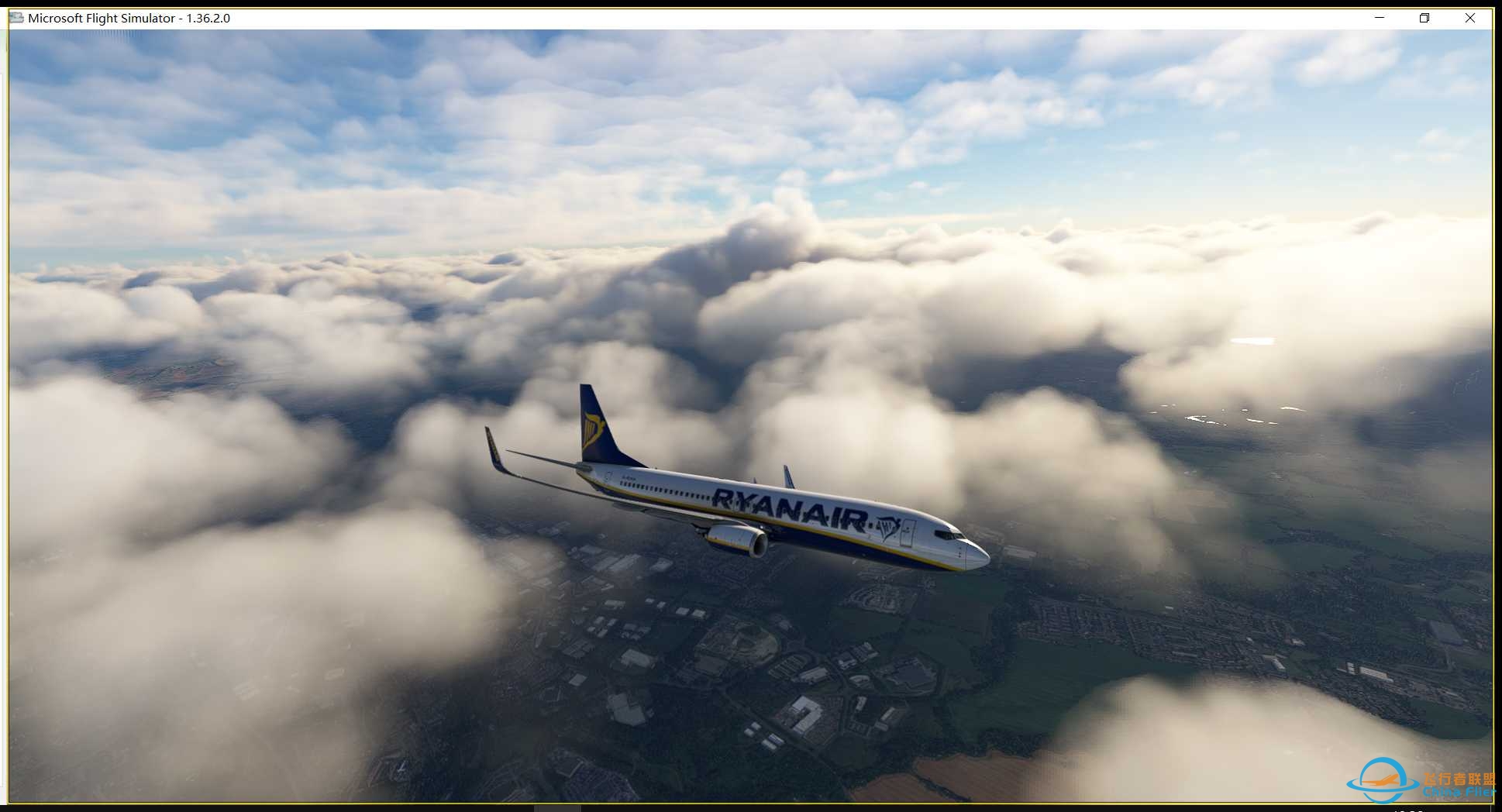Minimize the Flight Simulator window

click(1380, 18)
